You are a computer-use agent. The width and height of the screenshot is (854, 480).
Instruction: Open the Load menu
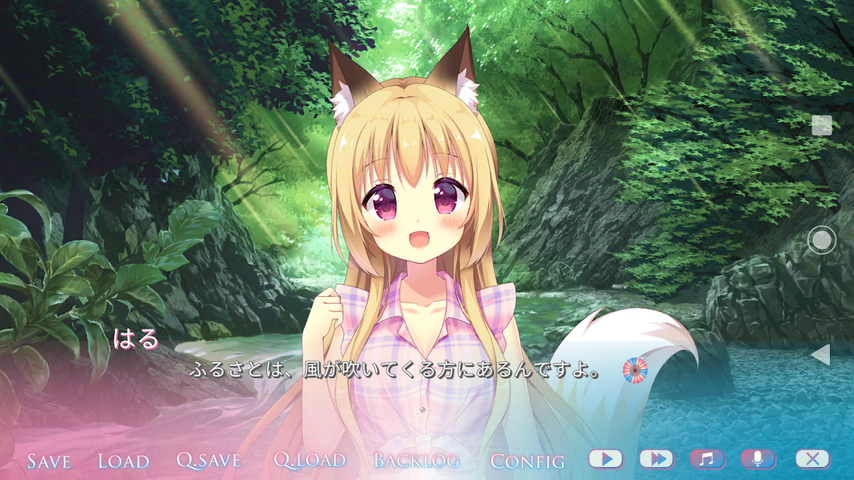coord(123,461)
